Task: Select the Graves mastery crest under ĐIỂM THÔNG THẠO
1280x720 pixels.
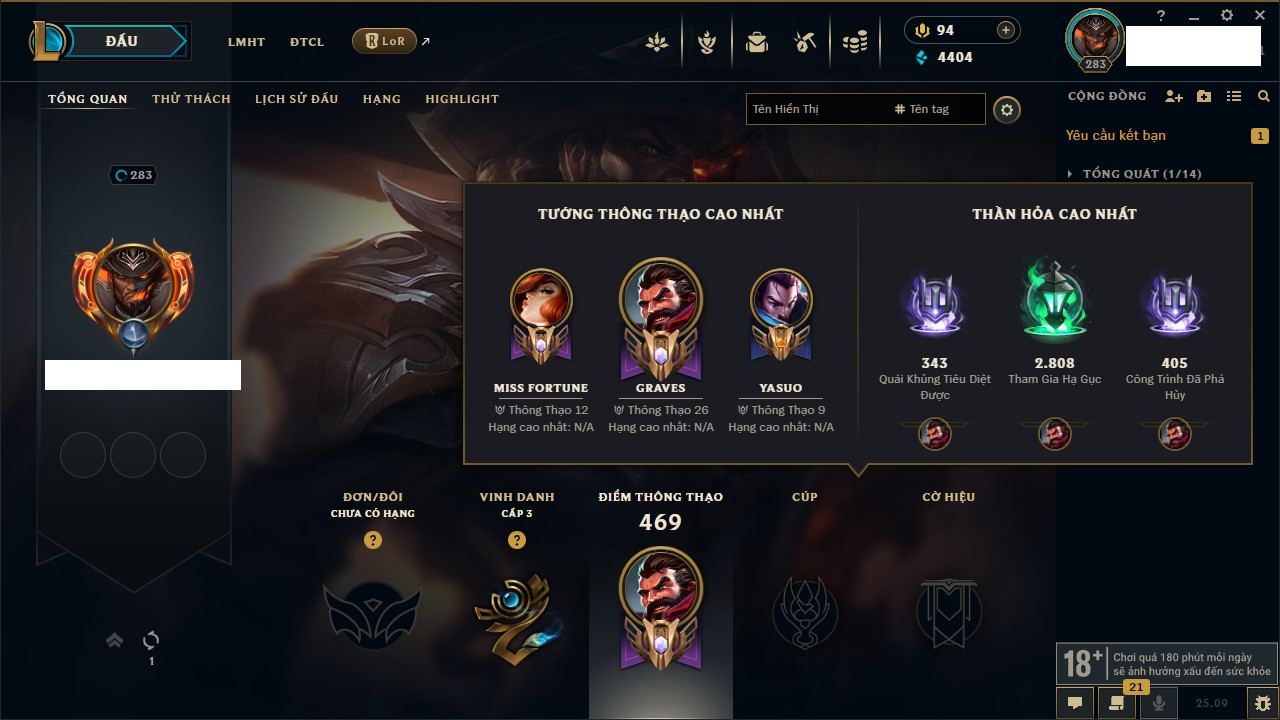Action: [x=660, y=608]
